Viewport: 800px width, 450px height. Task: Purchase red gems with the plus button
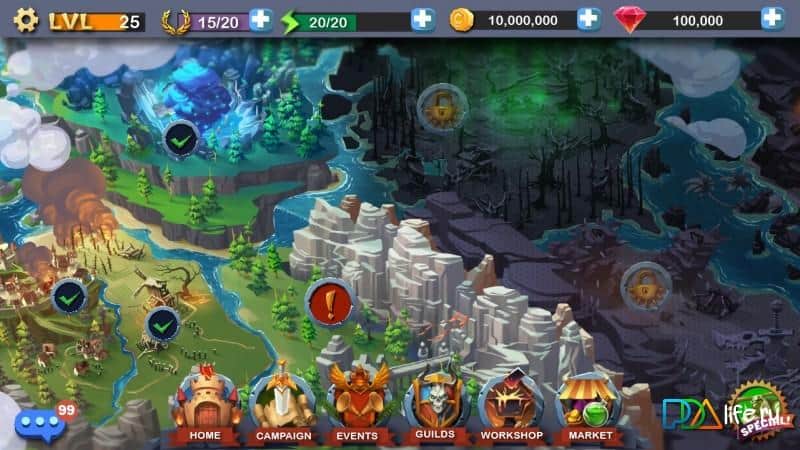772,19
